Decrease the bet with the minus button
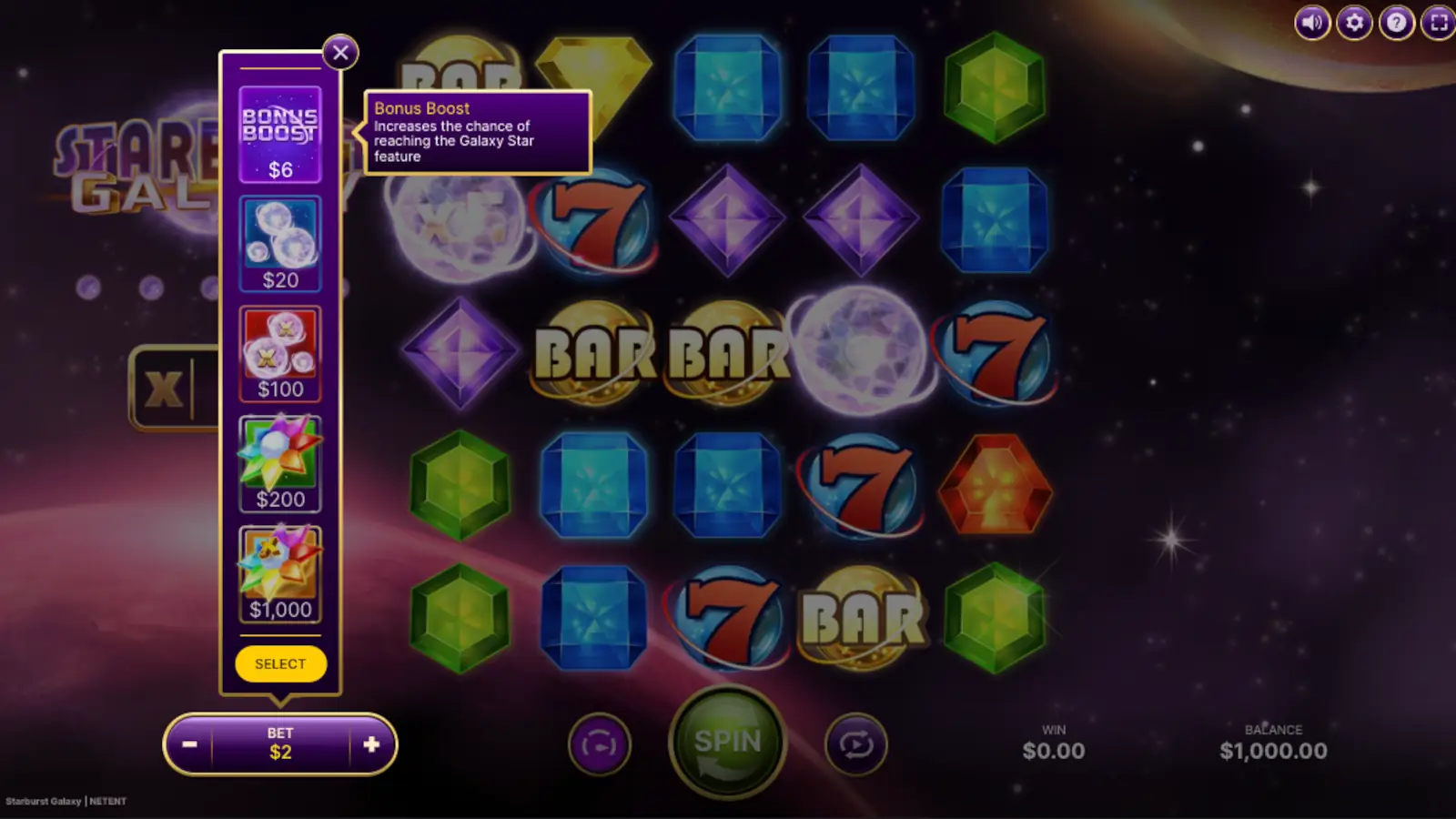The width and height of the screenshot is (1456, 819). click(191, 744)
